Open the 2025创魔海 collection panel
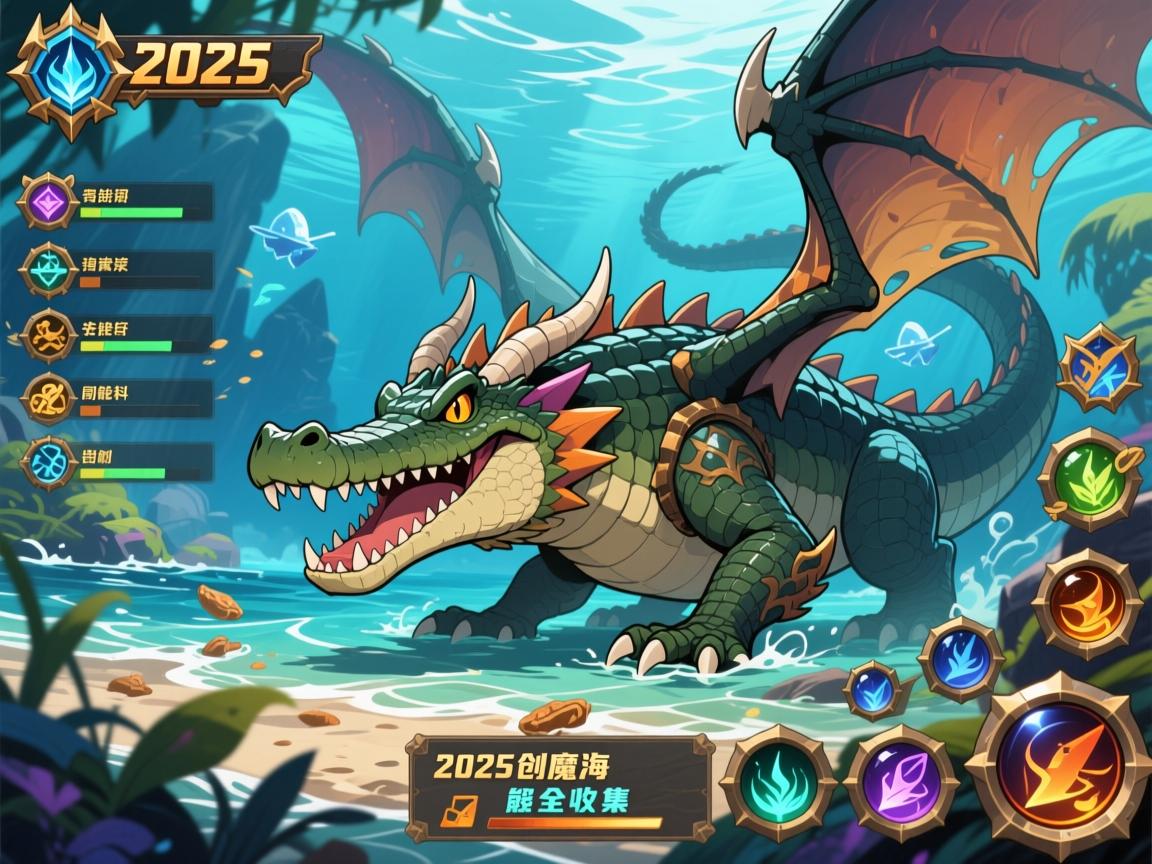The width and height of the screenshot is (1152, 864). click(x=560, y=785)
